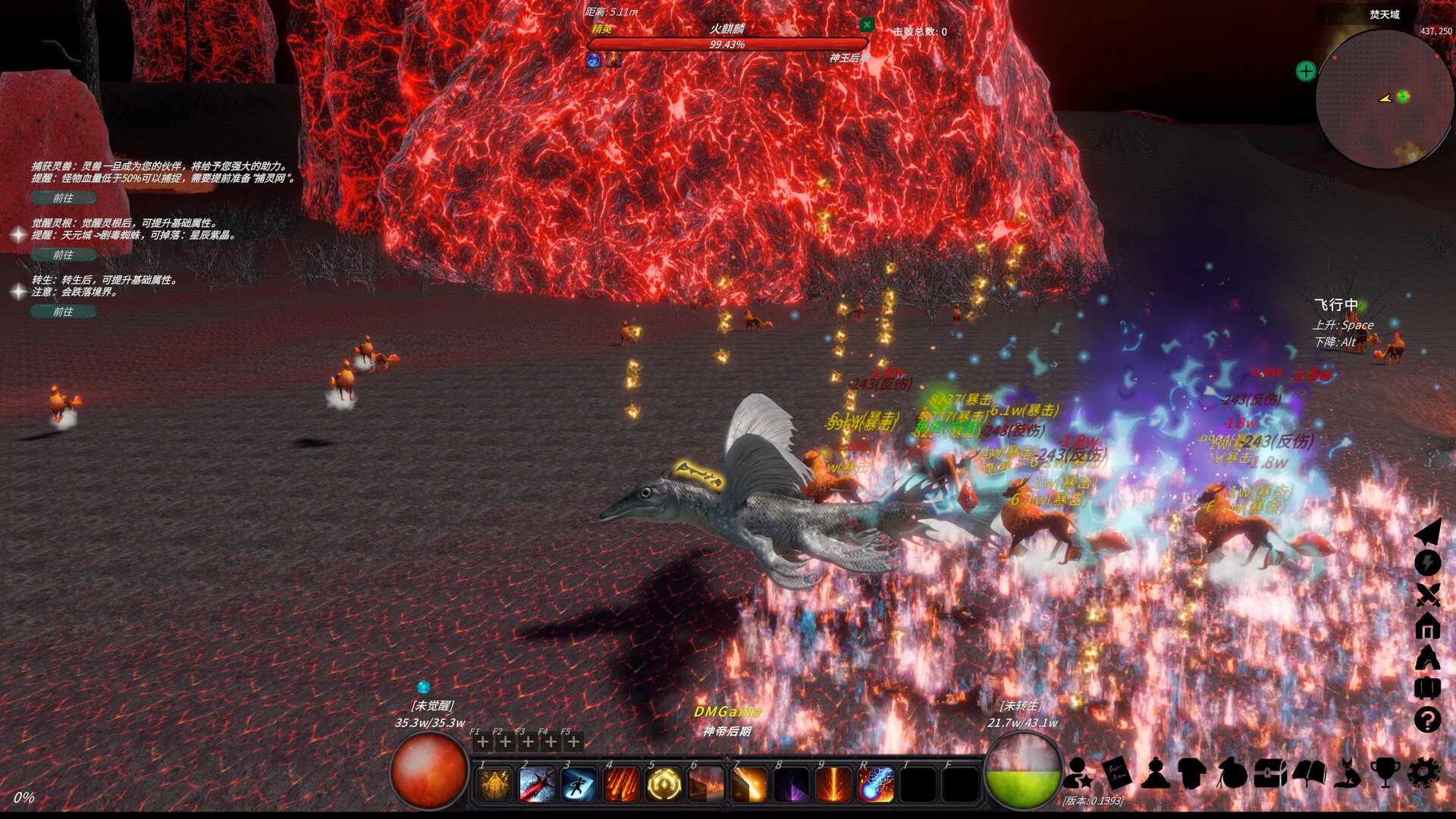Cast the fire meteor shower skill
The width and height of the screenshot is (1456, 819).
coord(621,785)
